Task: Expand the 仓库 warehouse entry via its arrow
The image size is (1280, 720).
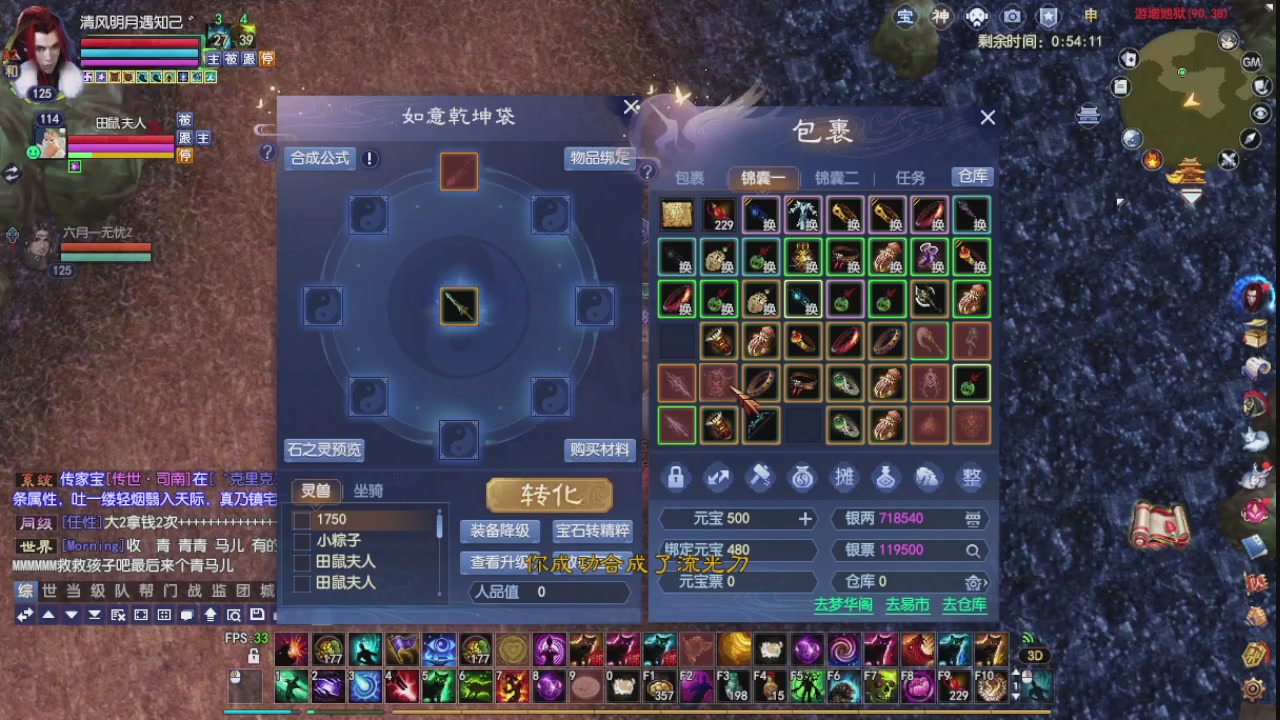Action: (976, 582)
